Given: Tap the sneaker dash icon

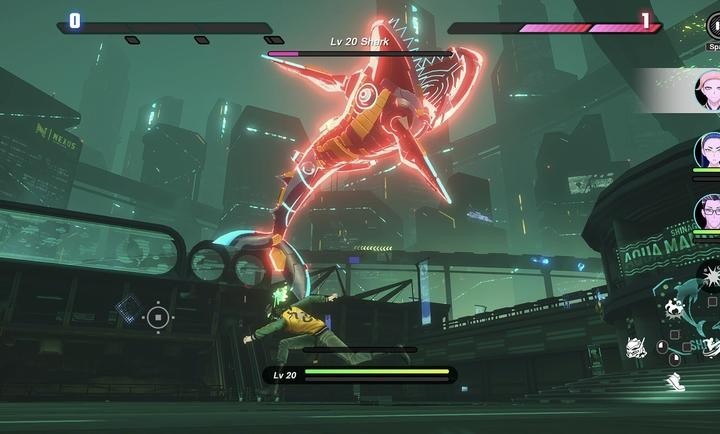Looking at the screenshot, I should point(676,381).
